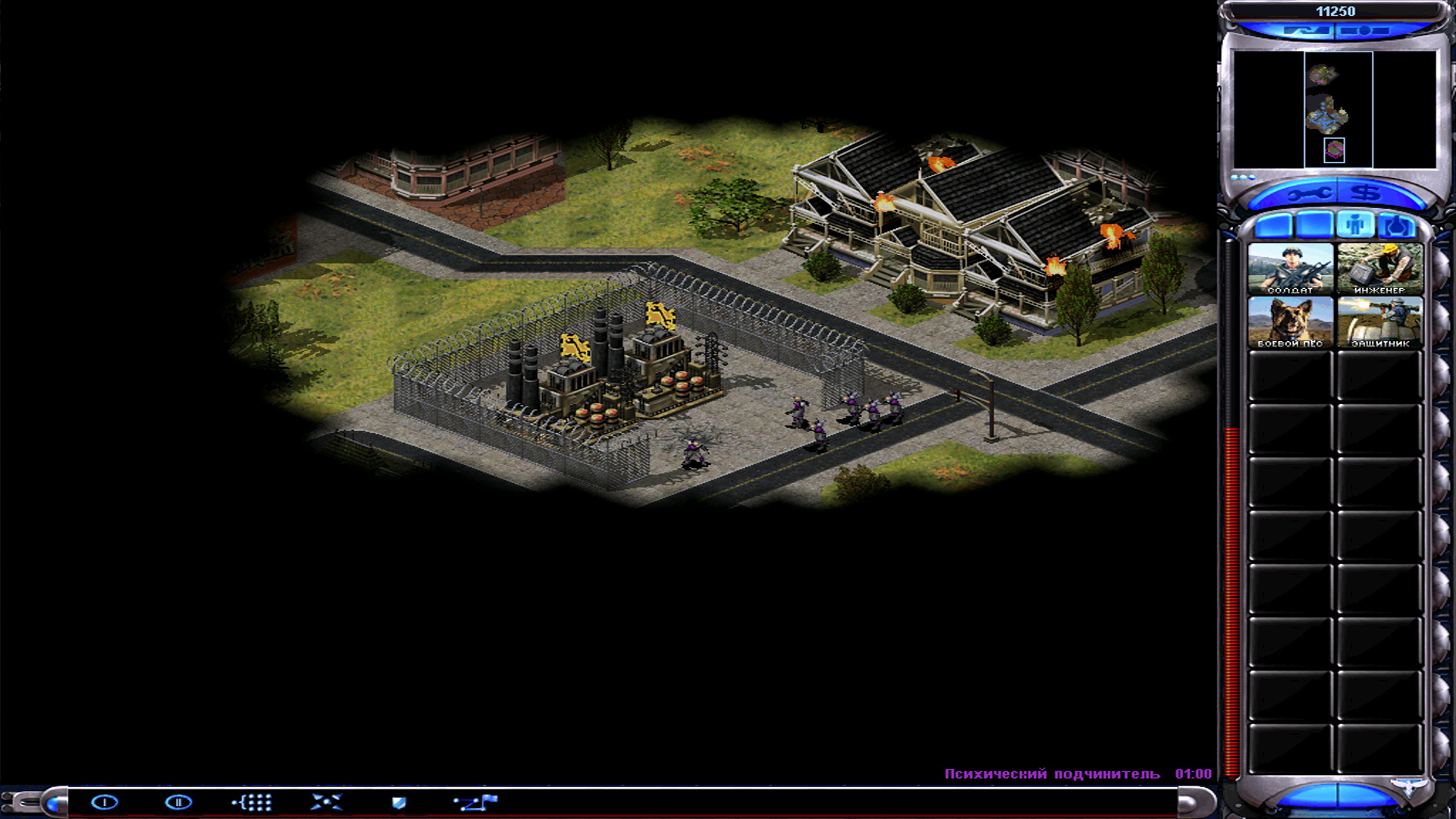Enable guard mode via the shield icon
Image resolution: width=1456 pixels, height=819 pixels.
click(x=398, y=802)
